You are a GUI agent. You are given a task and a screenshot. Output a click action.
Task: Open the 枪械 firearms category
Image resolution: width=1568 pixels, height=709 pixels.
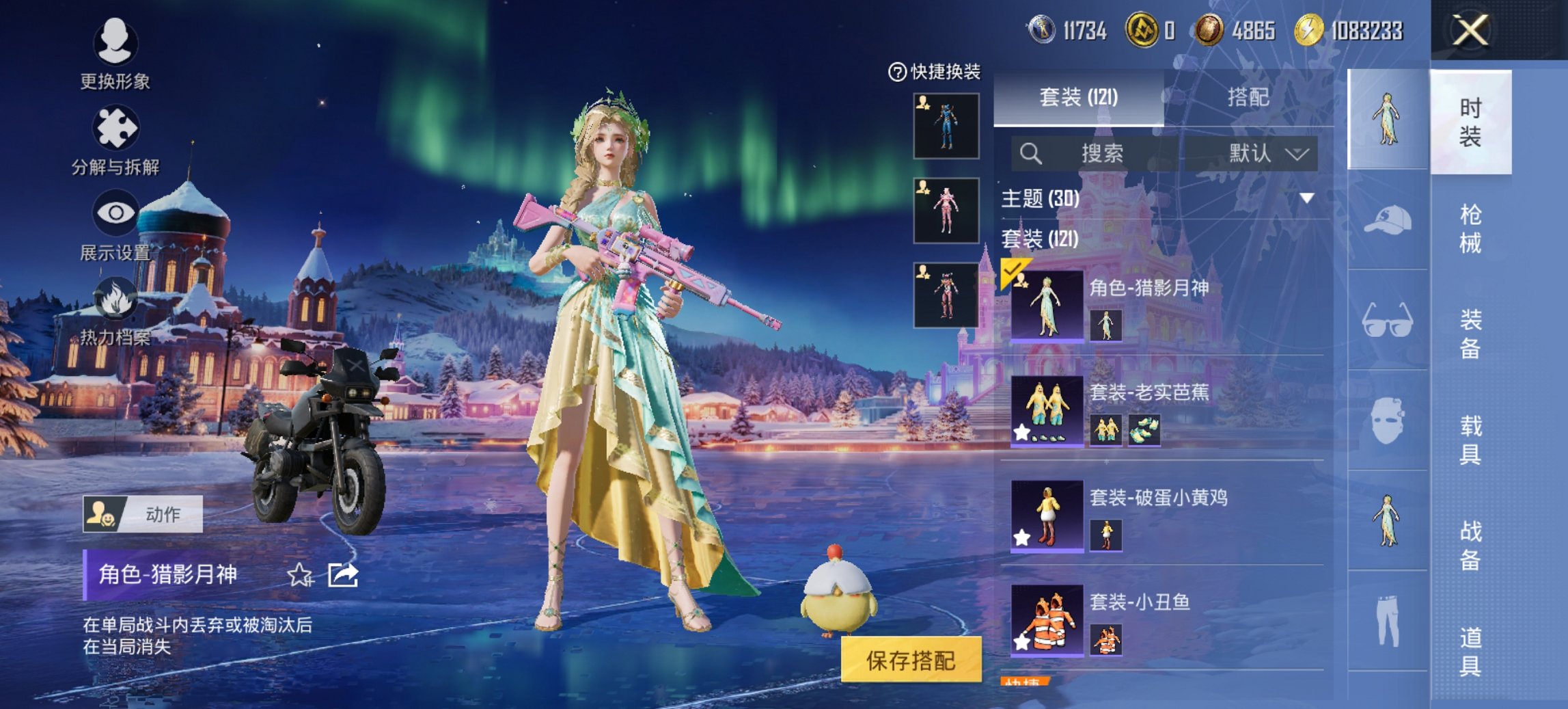pyautogui.click(x=1470, y=228)
